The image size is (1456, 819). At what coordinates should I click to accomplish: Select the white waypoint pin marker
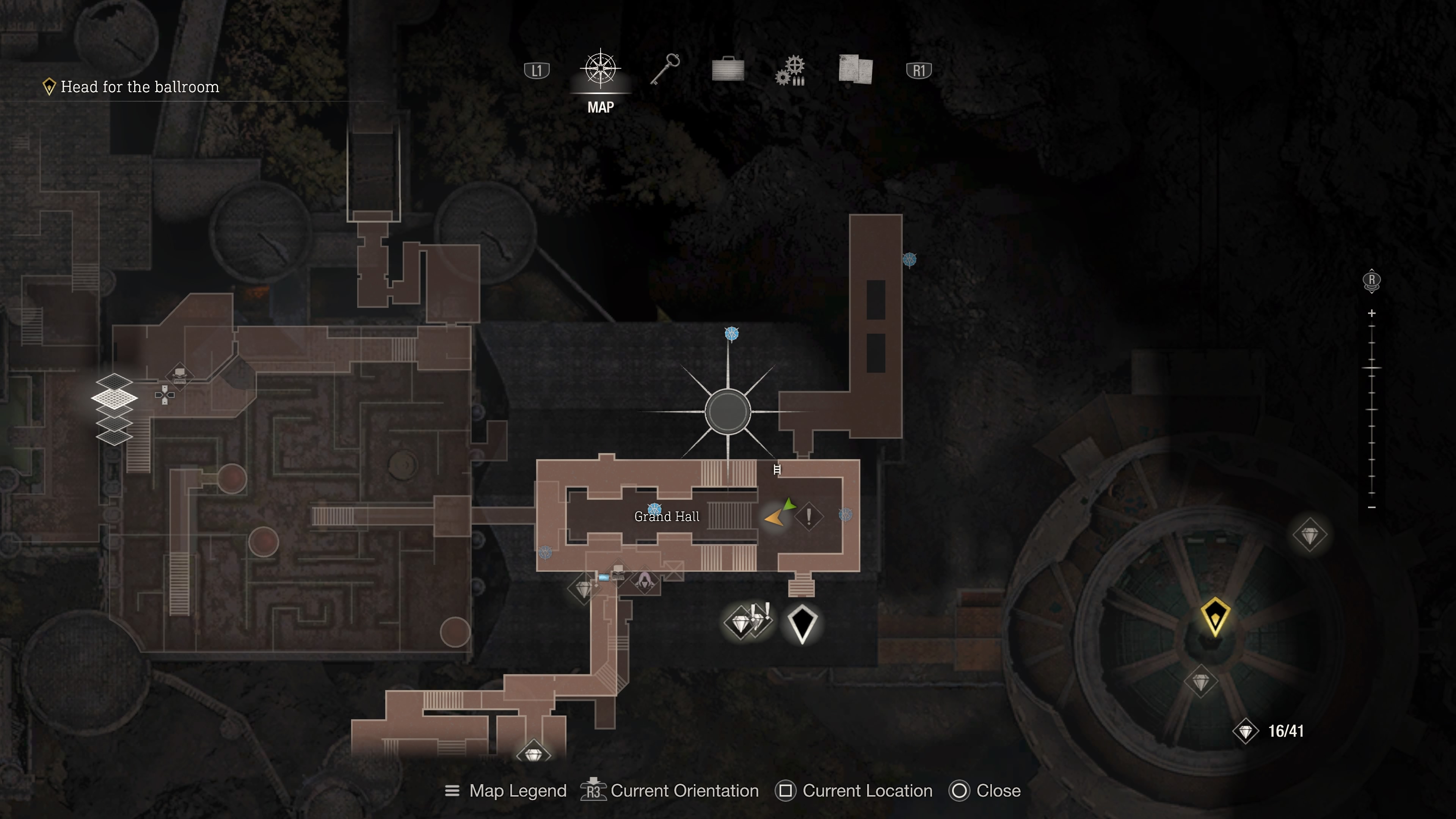802,623
